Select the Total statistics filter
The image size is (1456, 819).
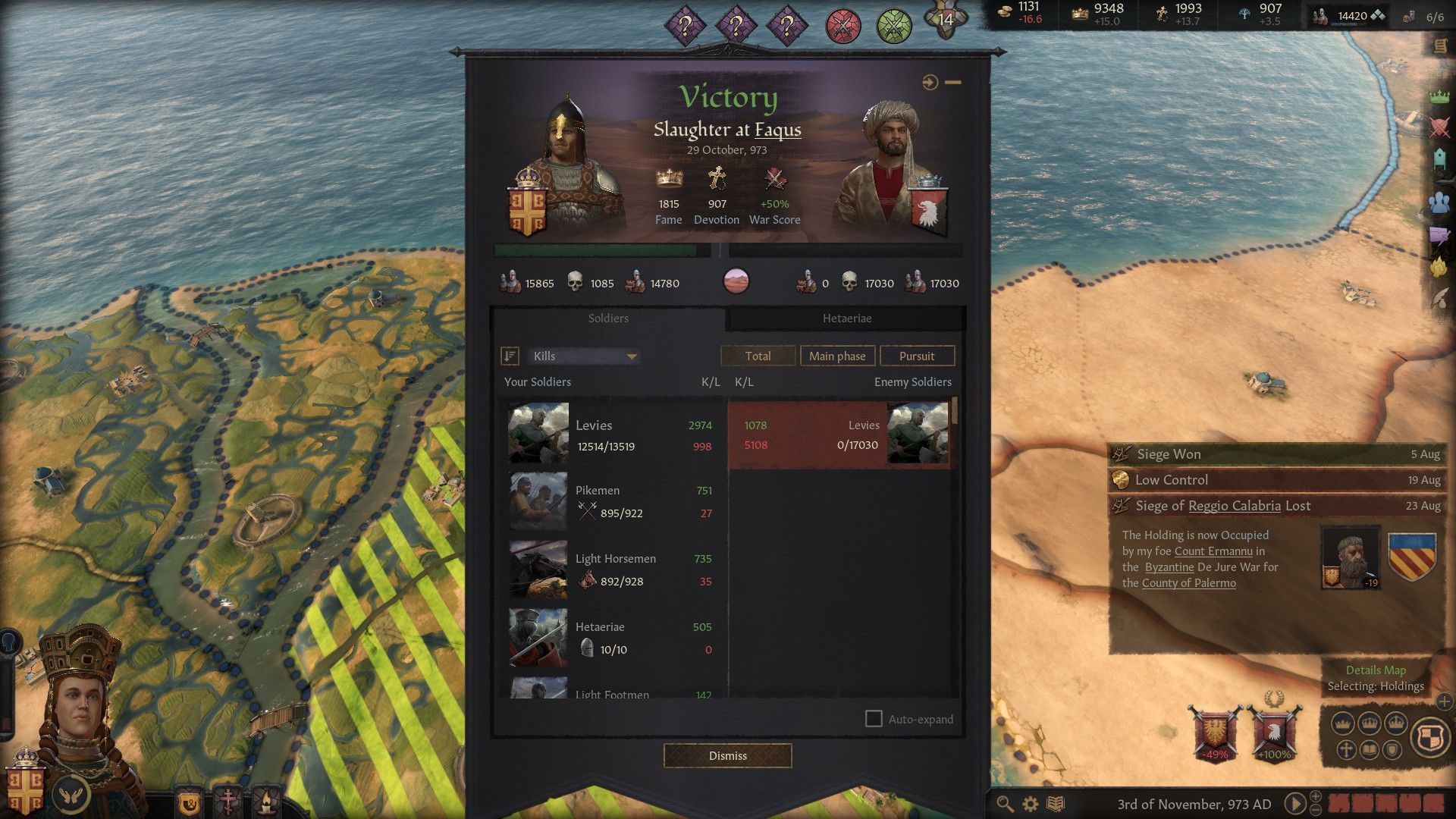[x=758, y=356]
